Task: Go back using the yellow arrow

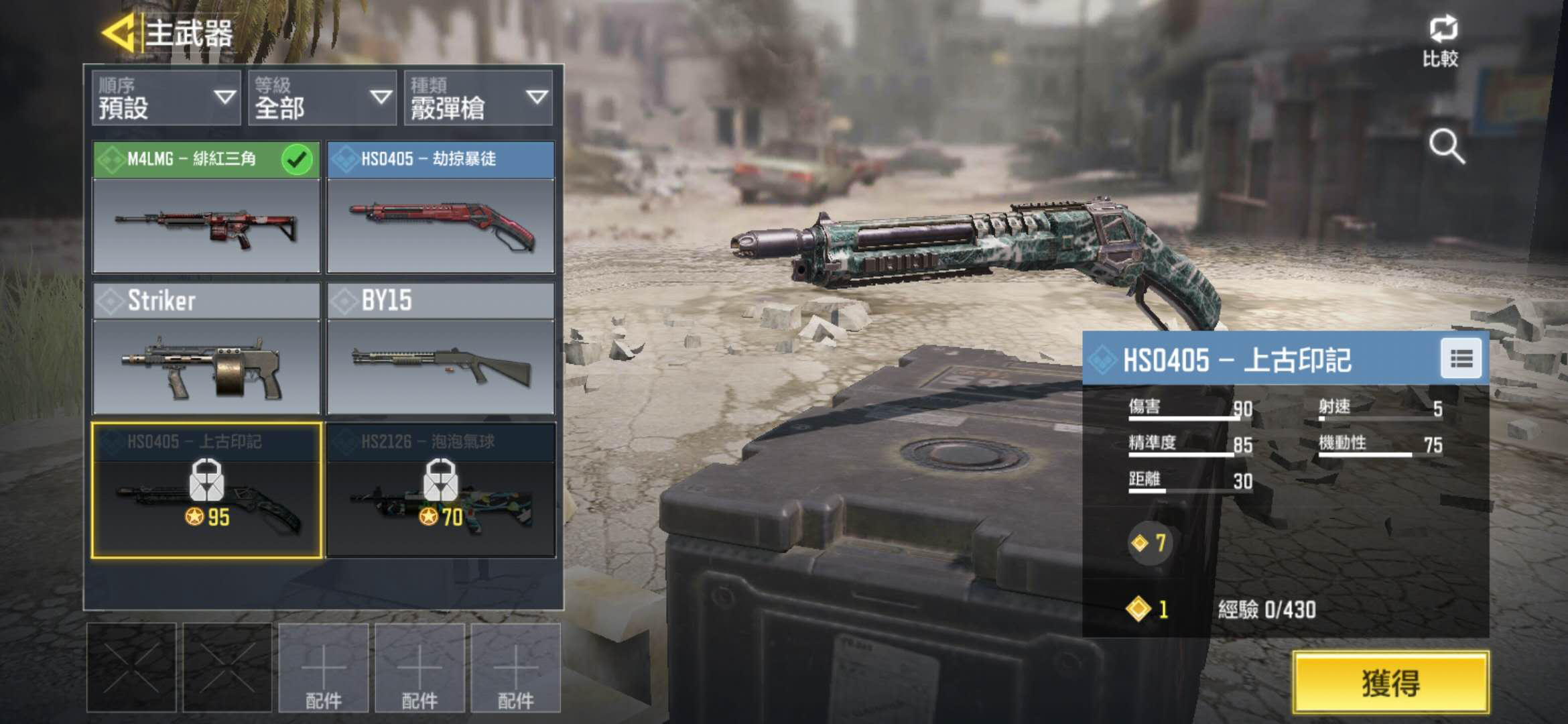Action: coord(119,33)
